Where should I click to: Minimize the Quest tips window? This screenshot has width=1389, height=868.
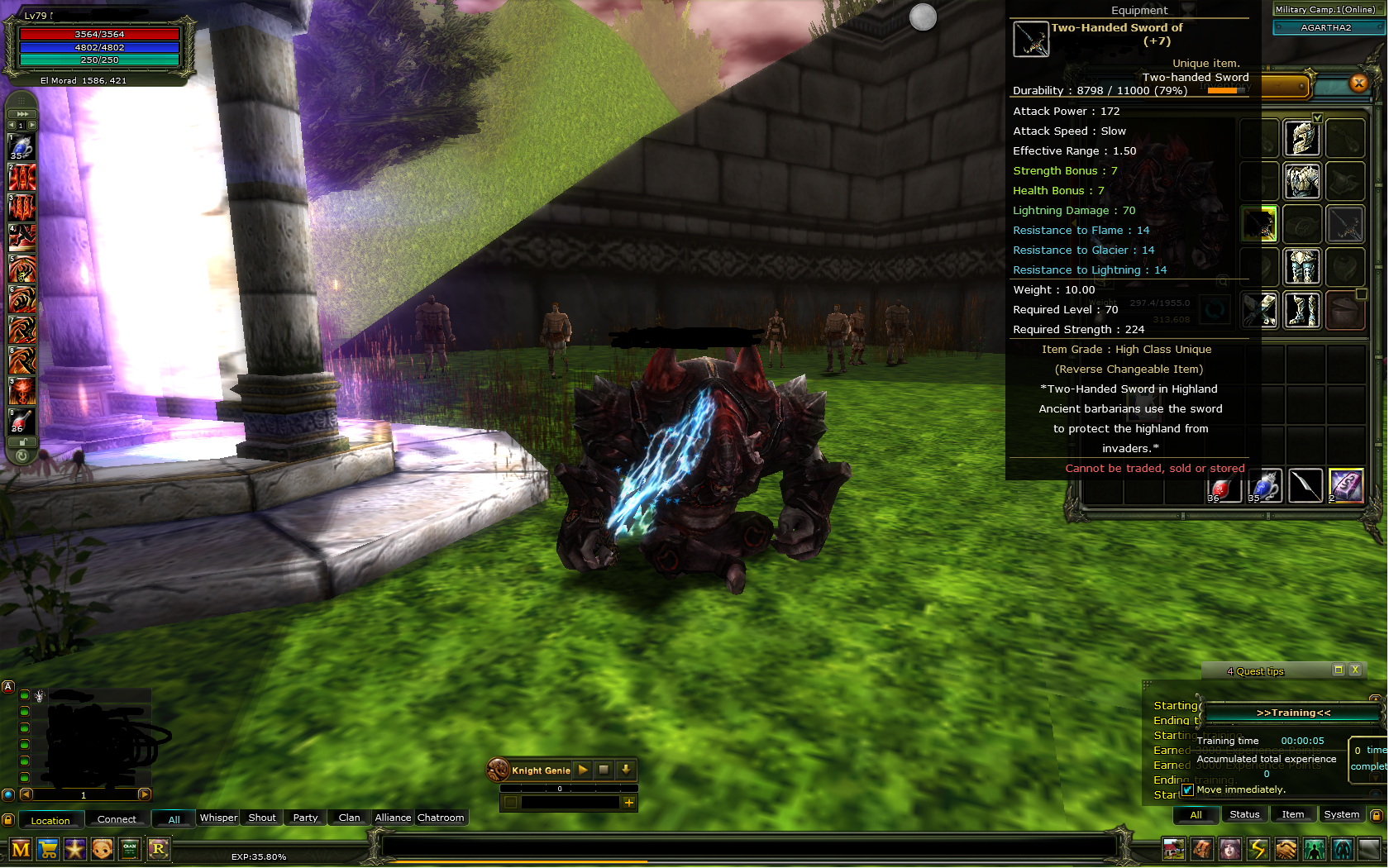pyautogui.click(x=1339, y=670)
